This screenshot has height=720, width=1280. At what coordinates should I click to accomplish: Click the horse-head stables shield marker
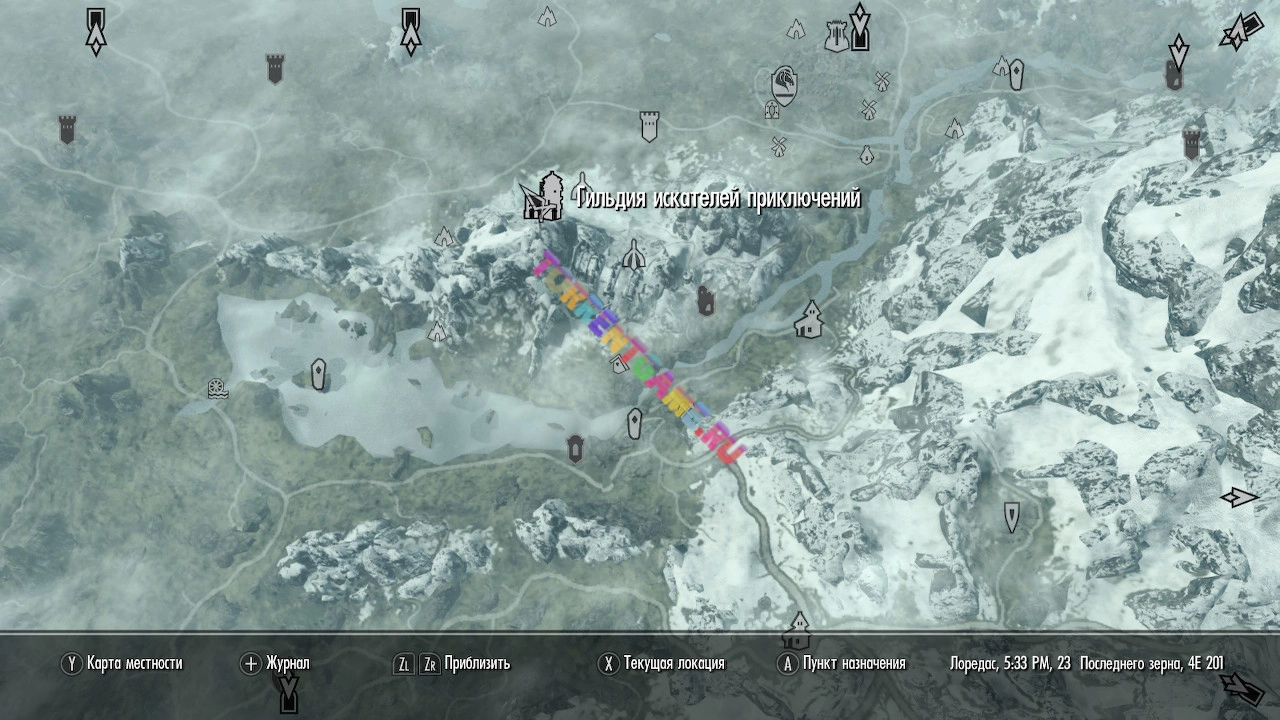pyautogui.click(x=785, y=86)
